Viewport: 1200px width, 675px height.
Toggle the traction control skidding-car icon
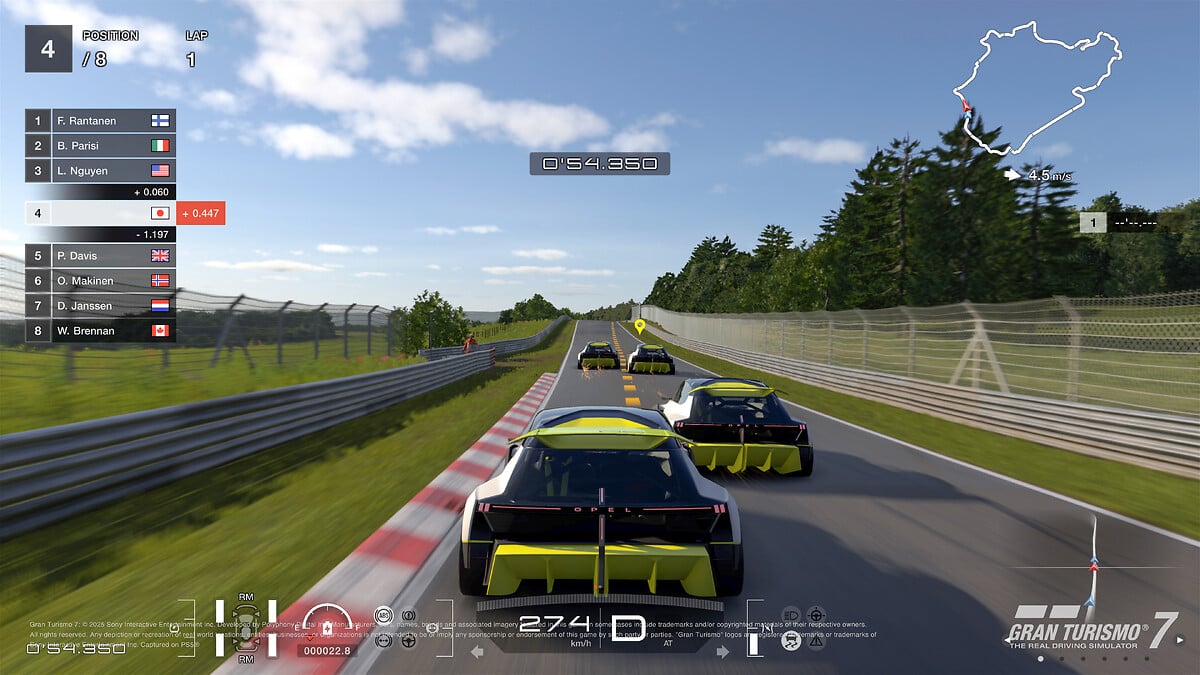(x=791, y=641)
